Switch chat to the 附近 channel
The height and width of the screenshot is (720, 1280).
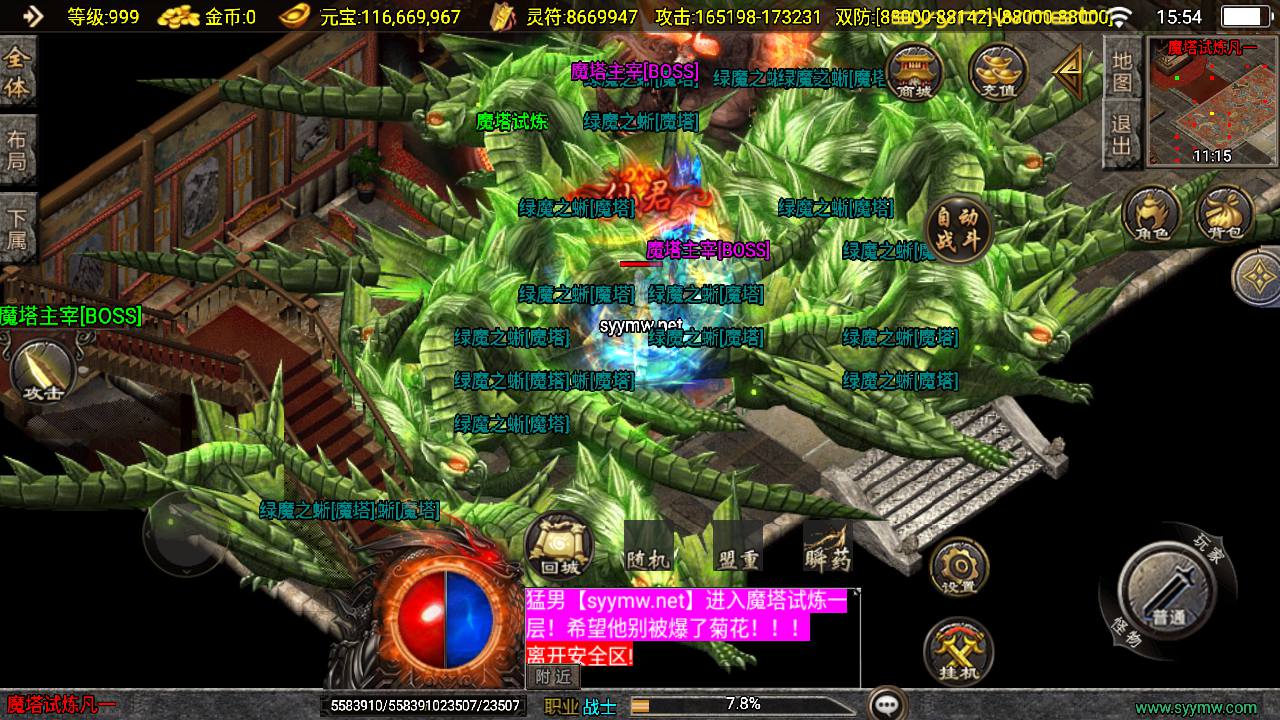(x=553, y=677)
